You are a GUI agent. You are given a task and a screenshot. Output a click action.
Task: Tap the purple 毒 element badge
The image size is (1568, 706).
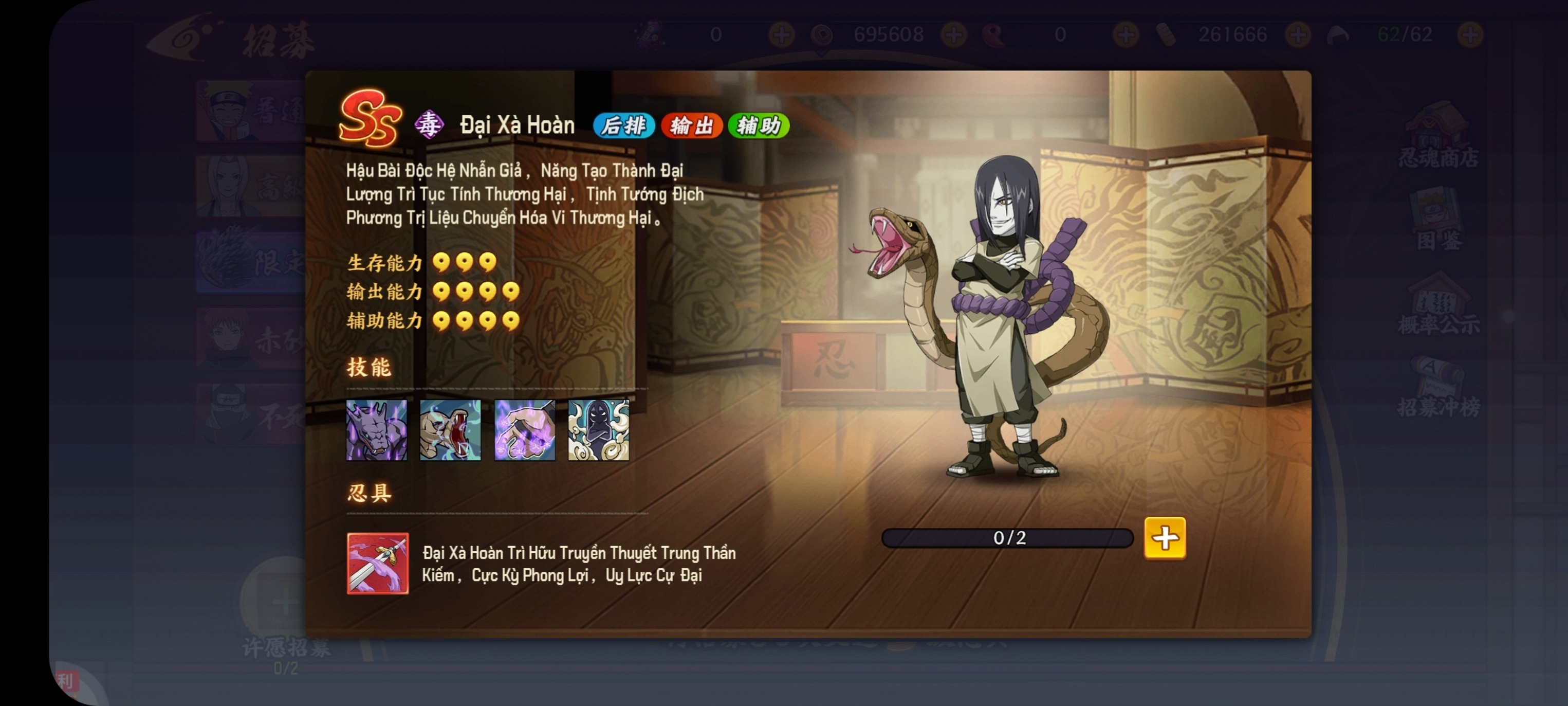[429, 124]
